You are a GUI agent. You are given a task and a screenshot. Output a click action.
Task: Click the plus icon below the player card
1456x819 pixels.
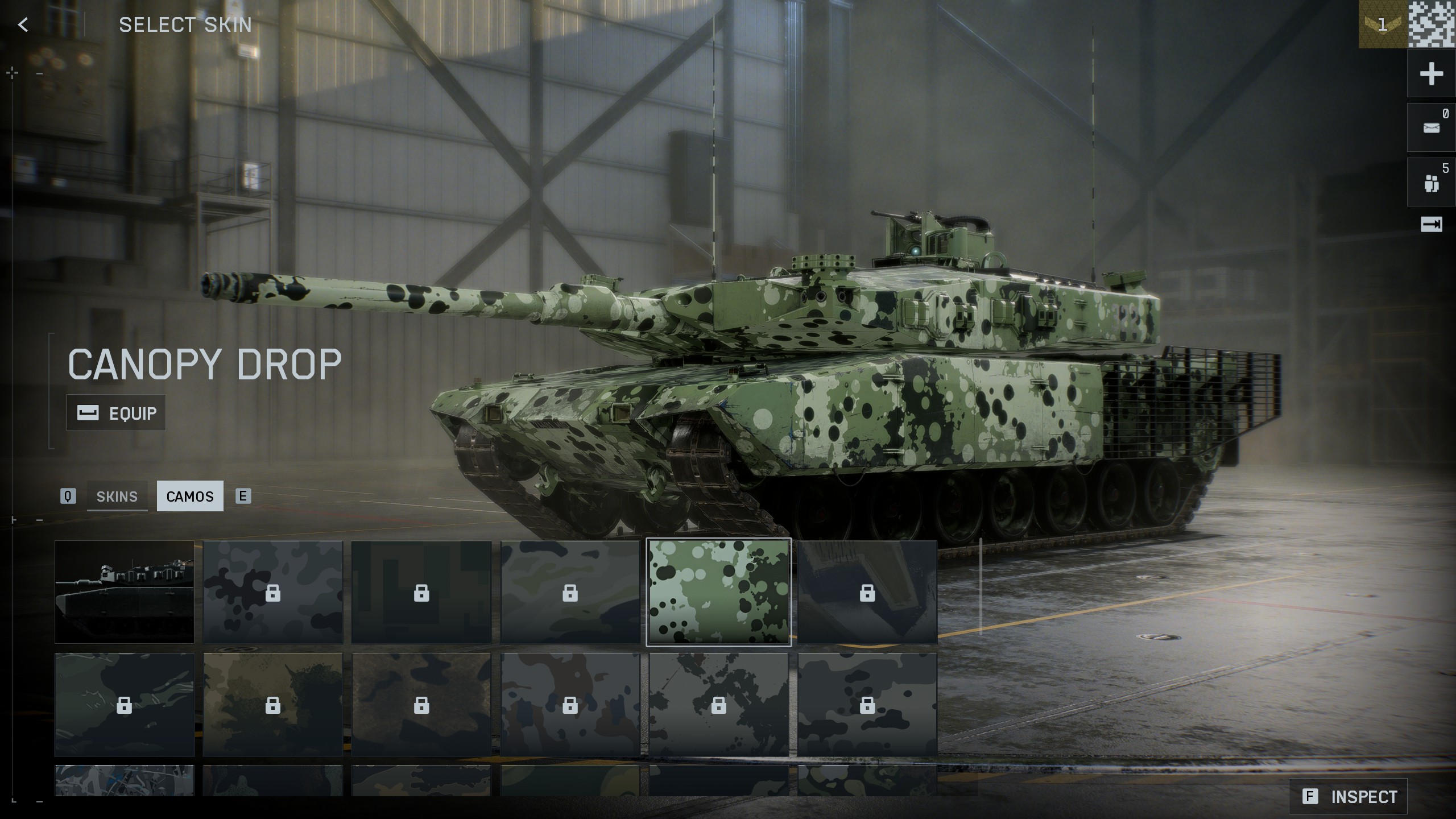1432,74
